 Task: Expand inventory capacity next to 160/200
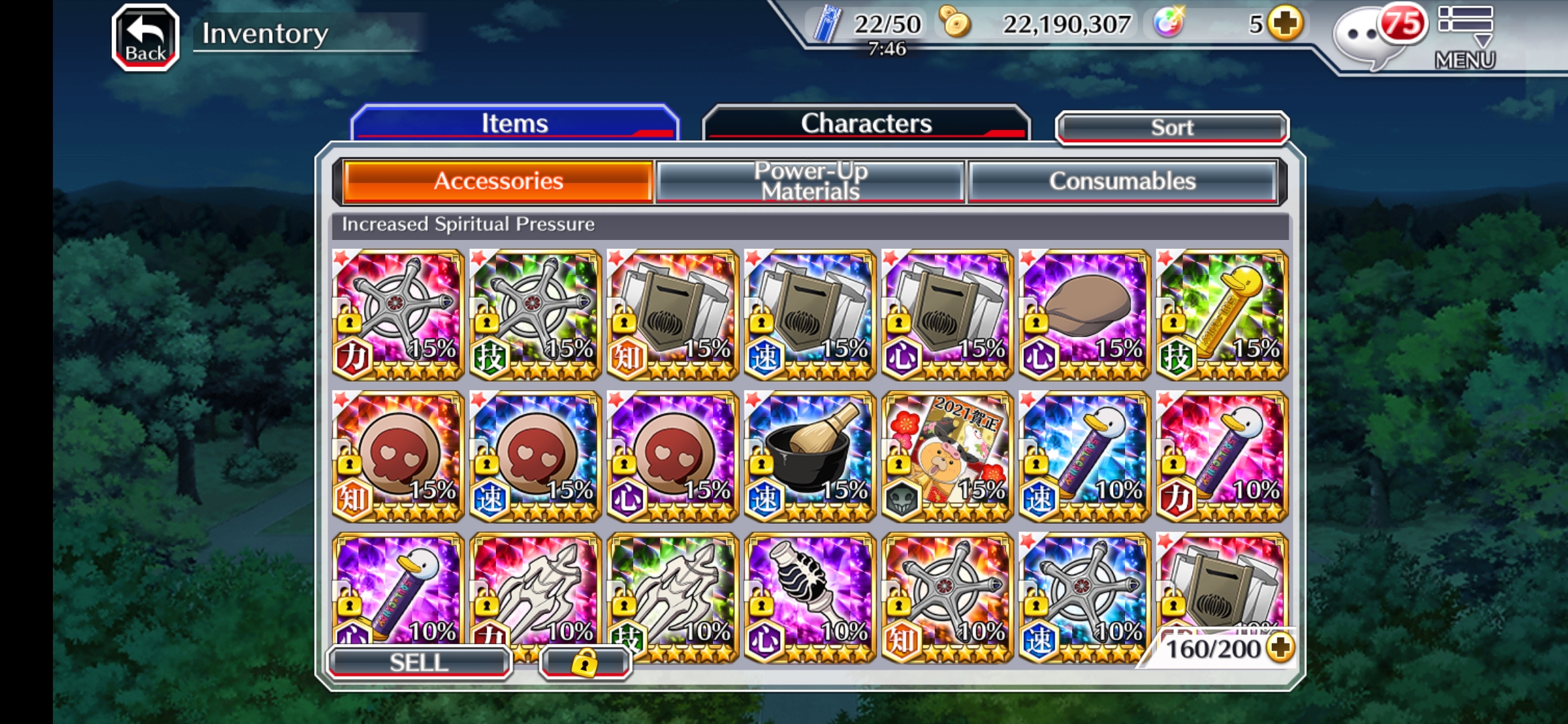1281,648
